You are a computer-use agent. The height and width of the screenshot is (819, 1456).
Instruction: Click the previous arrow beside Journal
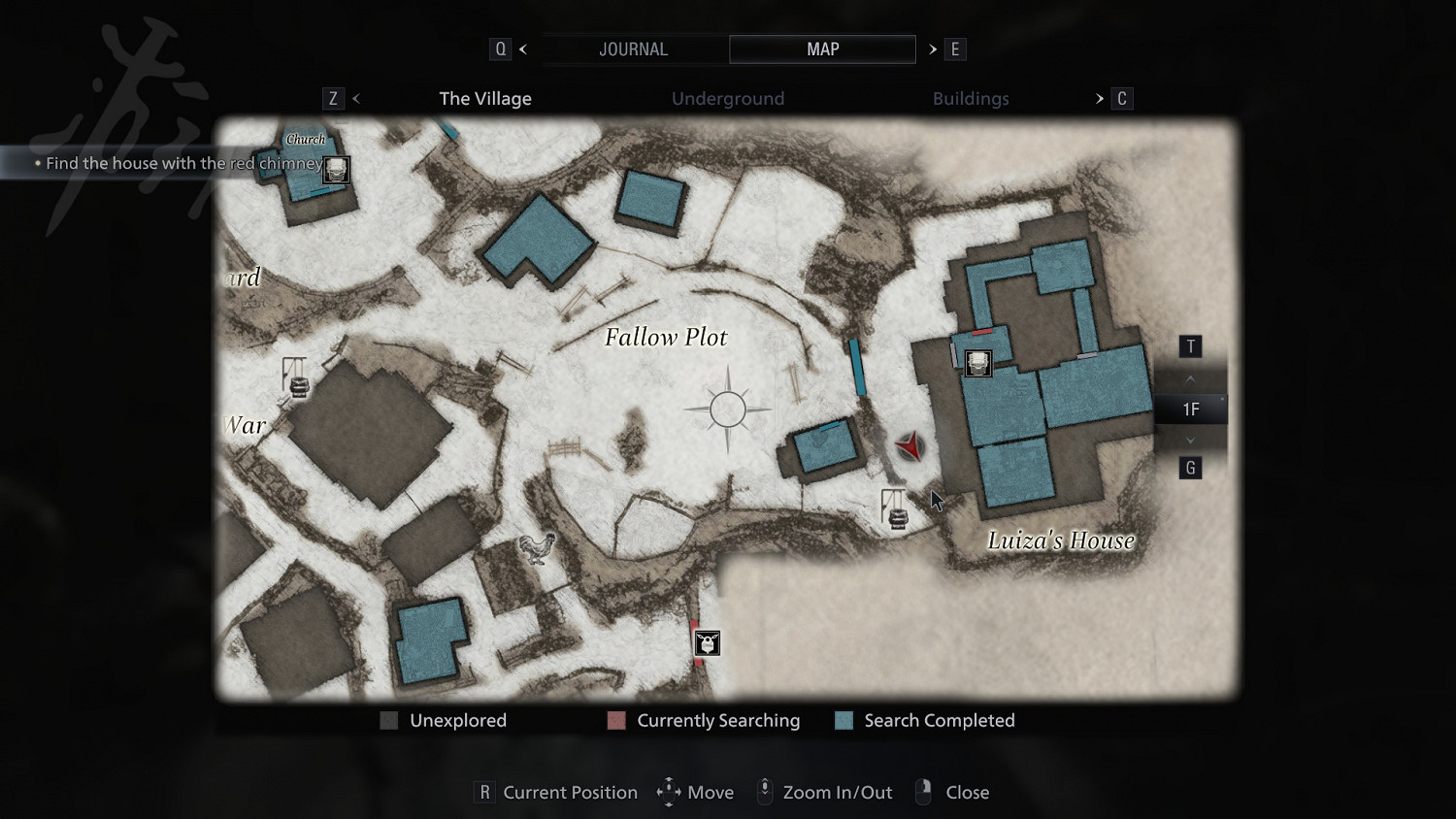[x=523, y=49]
